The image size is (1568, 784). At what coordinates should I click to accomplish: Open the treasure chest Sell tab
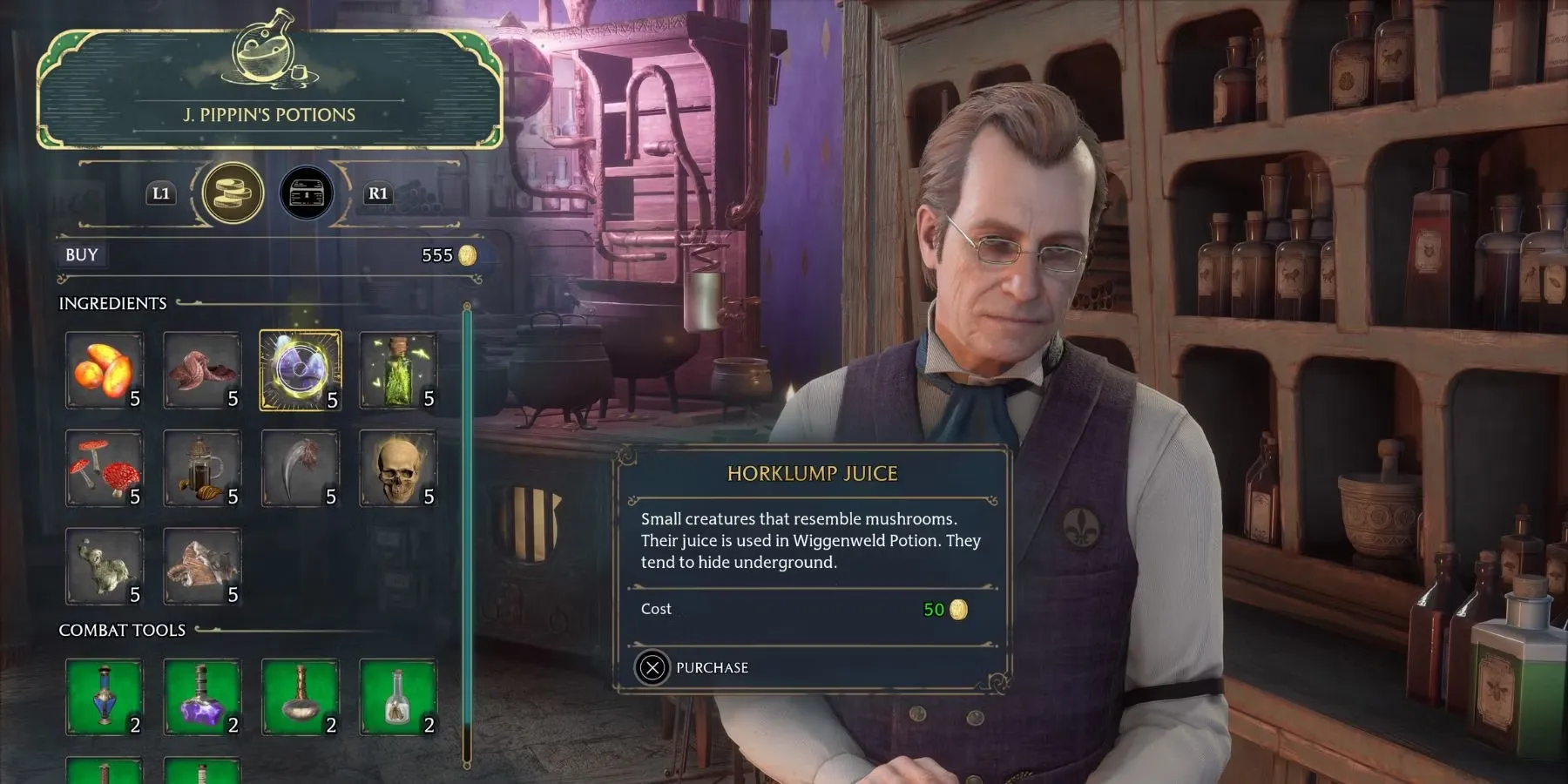click(x=306, y=193)
